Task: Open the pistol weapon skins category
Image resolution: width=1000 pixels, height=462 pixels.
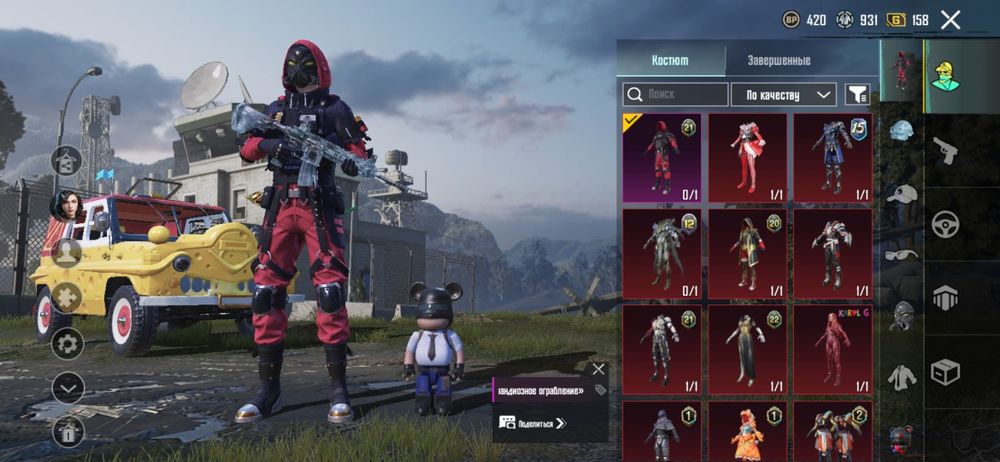Action: point(945,152)
